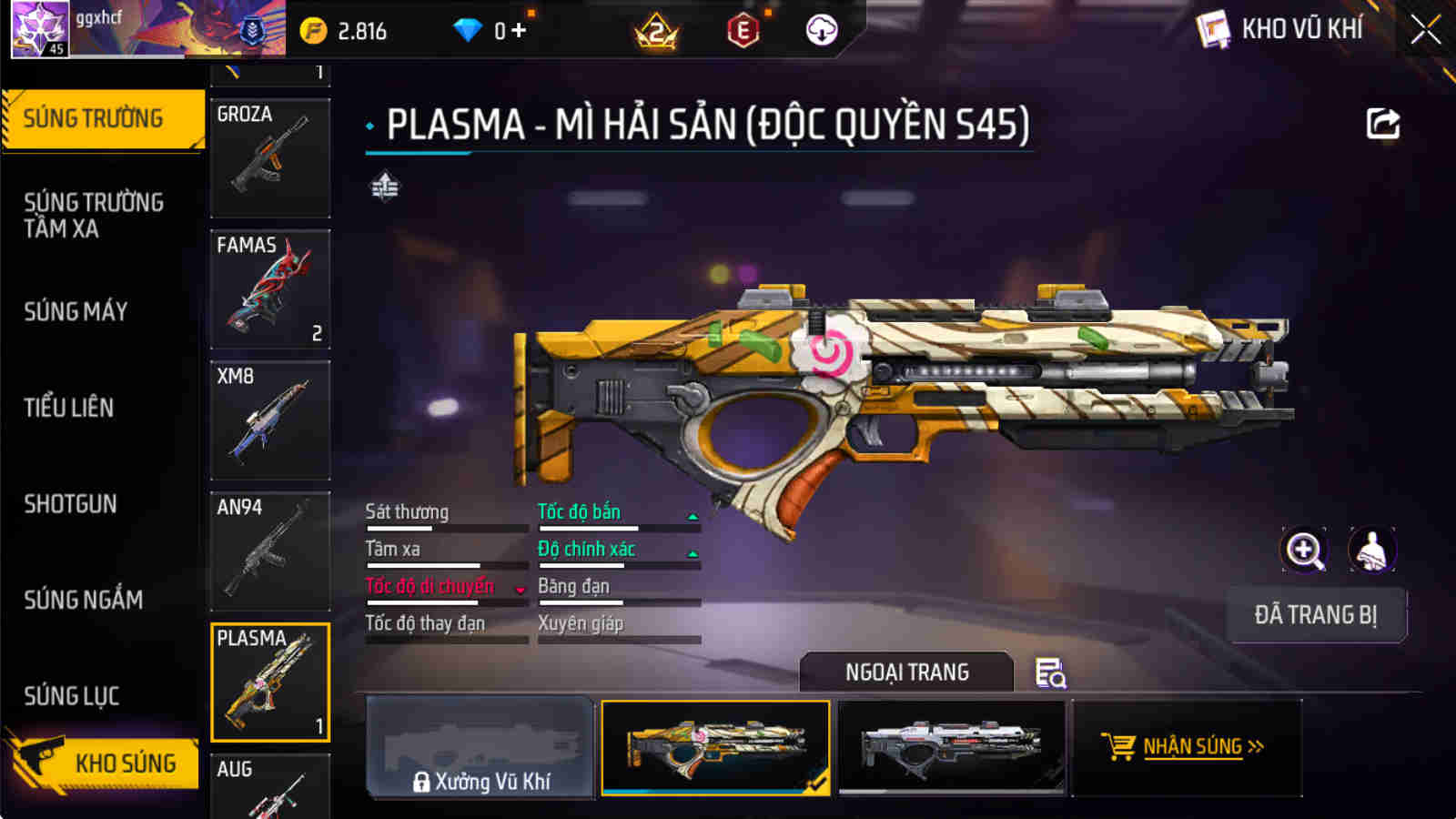1456x819 pixels.
Task: Click the NHẬN SÚNG link
Action: pos(1192,747)
